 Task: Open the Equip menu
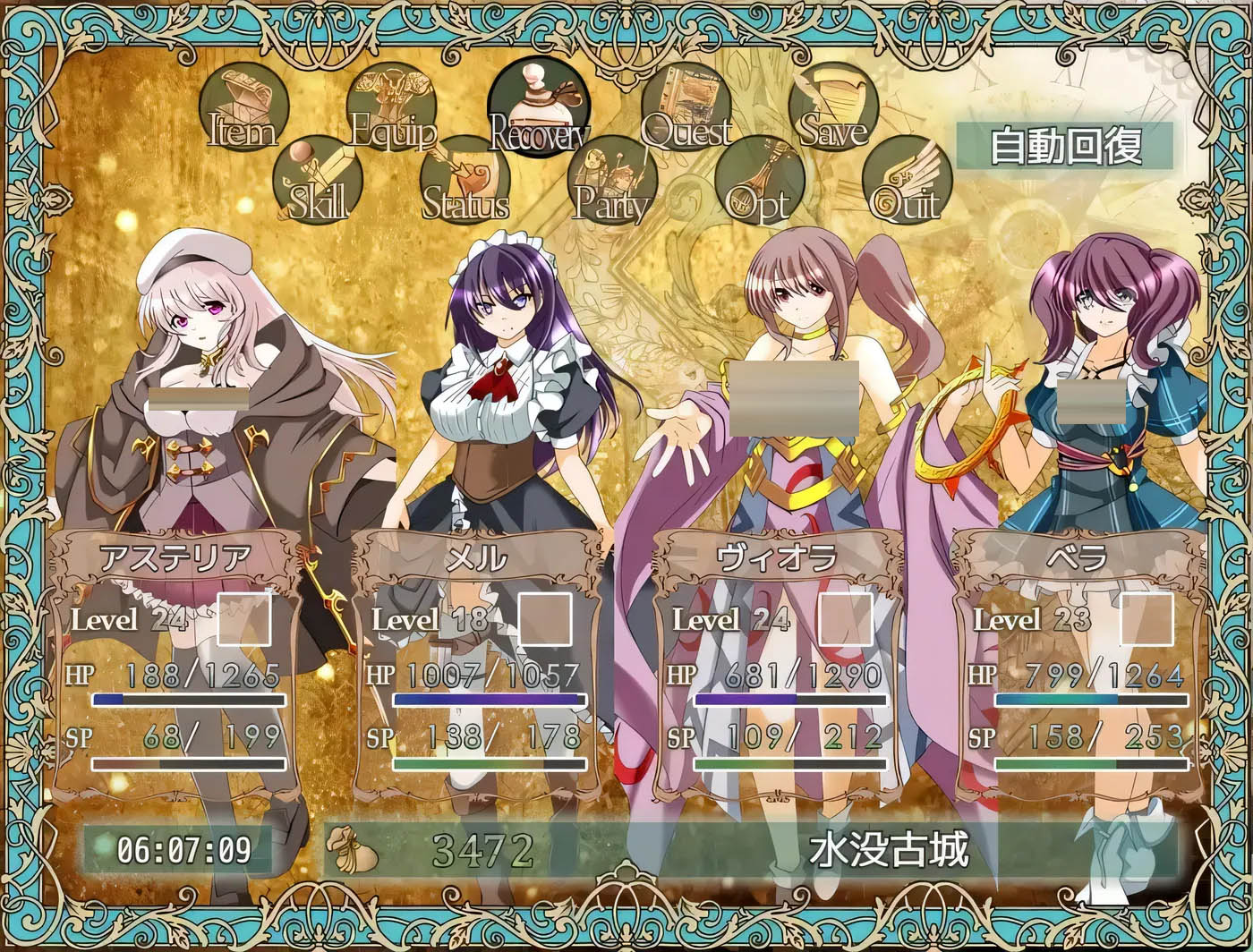click(x=391, y=107)
